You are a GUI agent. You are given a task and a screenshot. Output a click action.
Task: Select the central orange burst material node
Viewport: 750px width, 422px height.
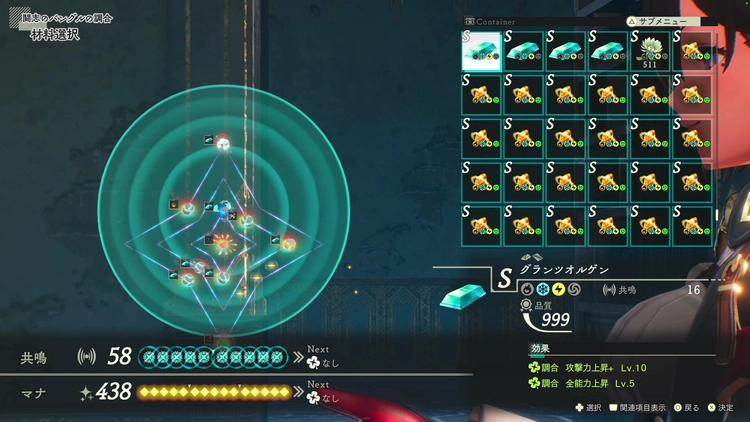[x=222, y=242]
